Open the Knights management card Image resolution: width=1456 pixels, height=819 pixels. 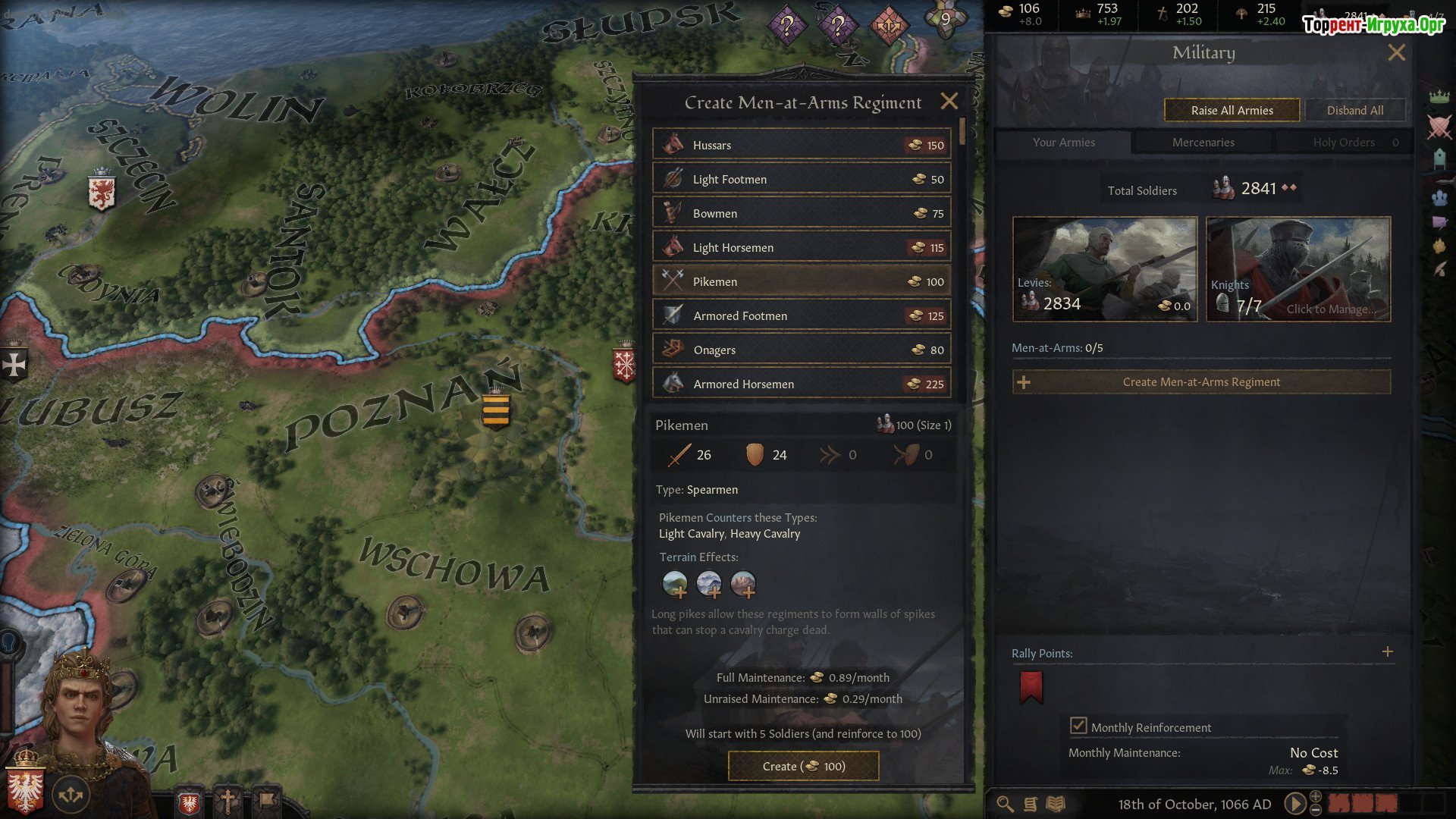[1298, 269]
